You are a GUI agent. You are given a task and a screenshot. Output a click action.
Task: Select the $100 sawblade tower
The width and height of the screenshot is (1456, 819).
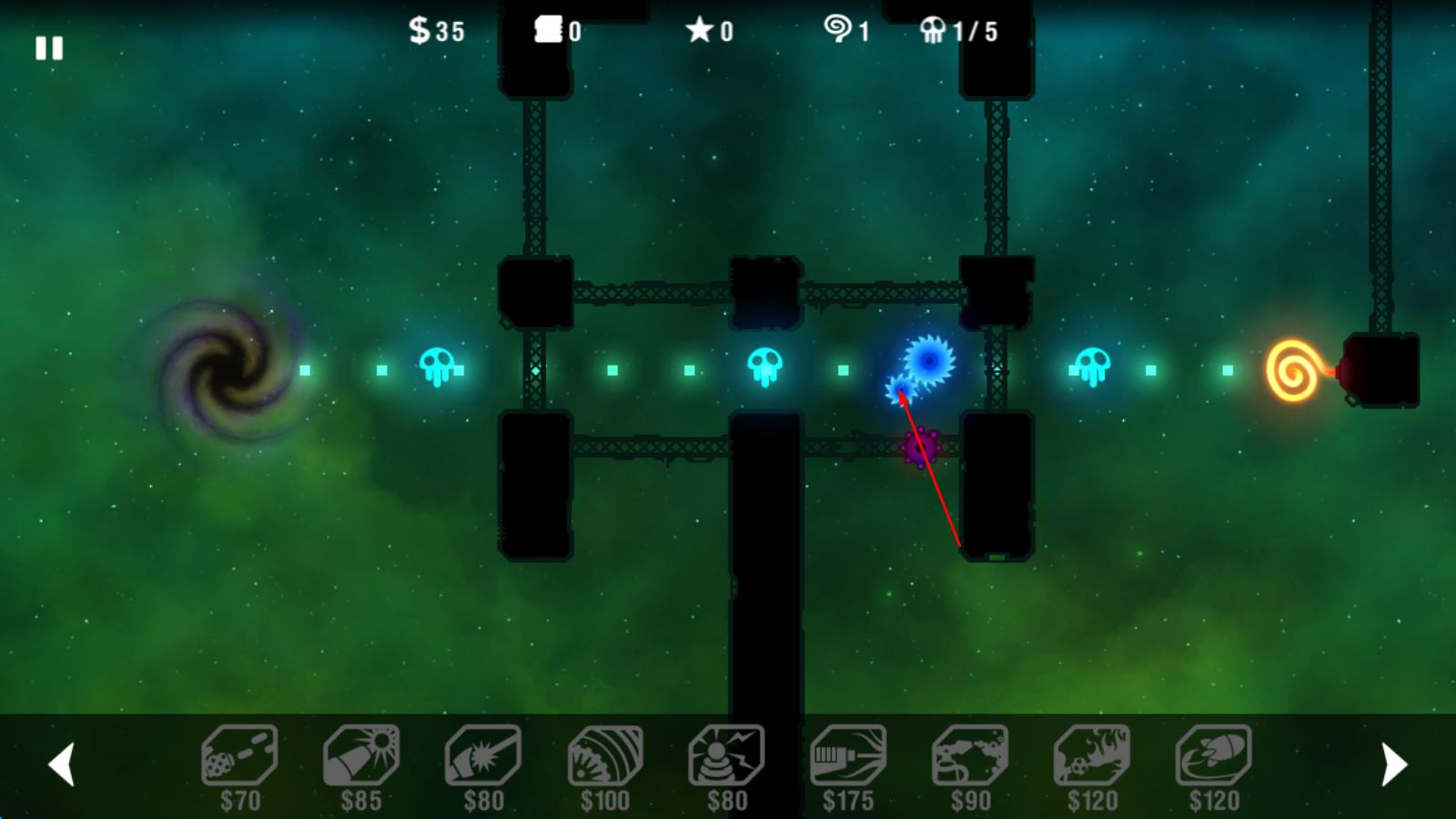point(605,756)
